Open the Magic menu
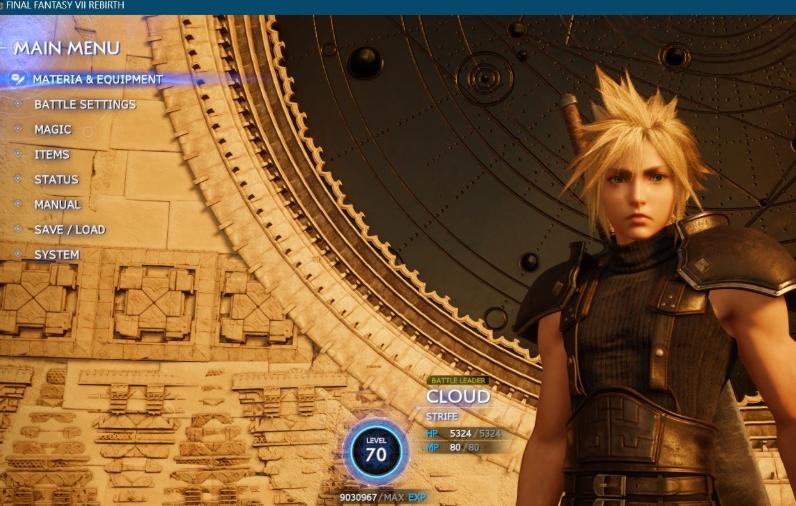This screenshot has width=796, height=506. 53,129
